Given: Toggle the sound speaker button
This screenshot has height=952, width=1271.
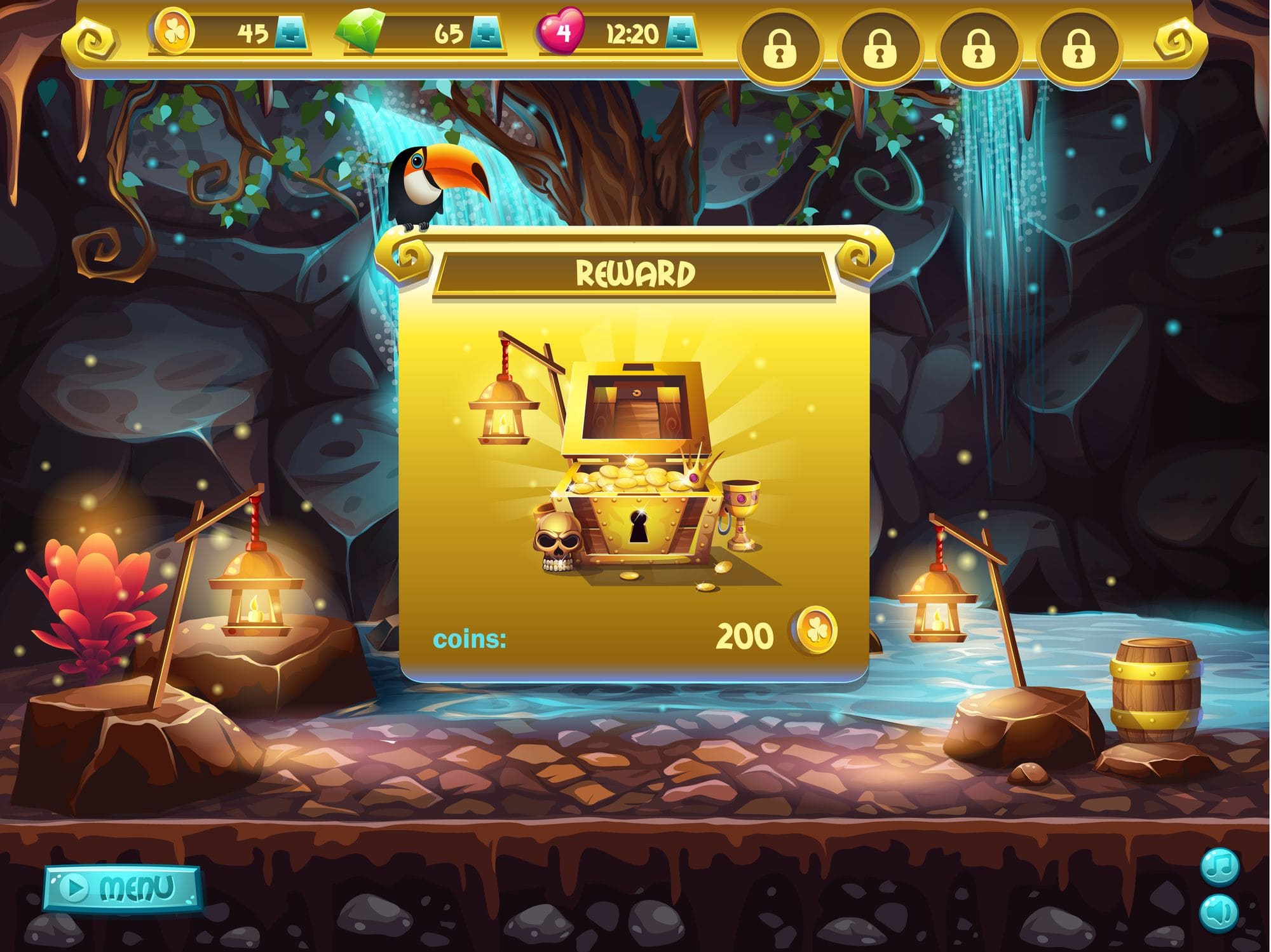Looking at the screenshot, I should click(1219, 913).
